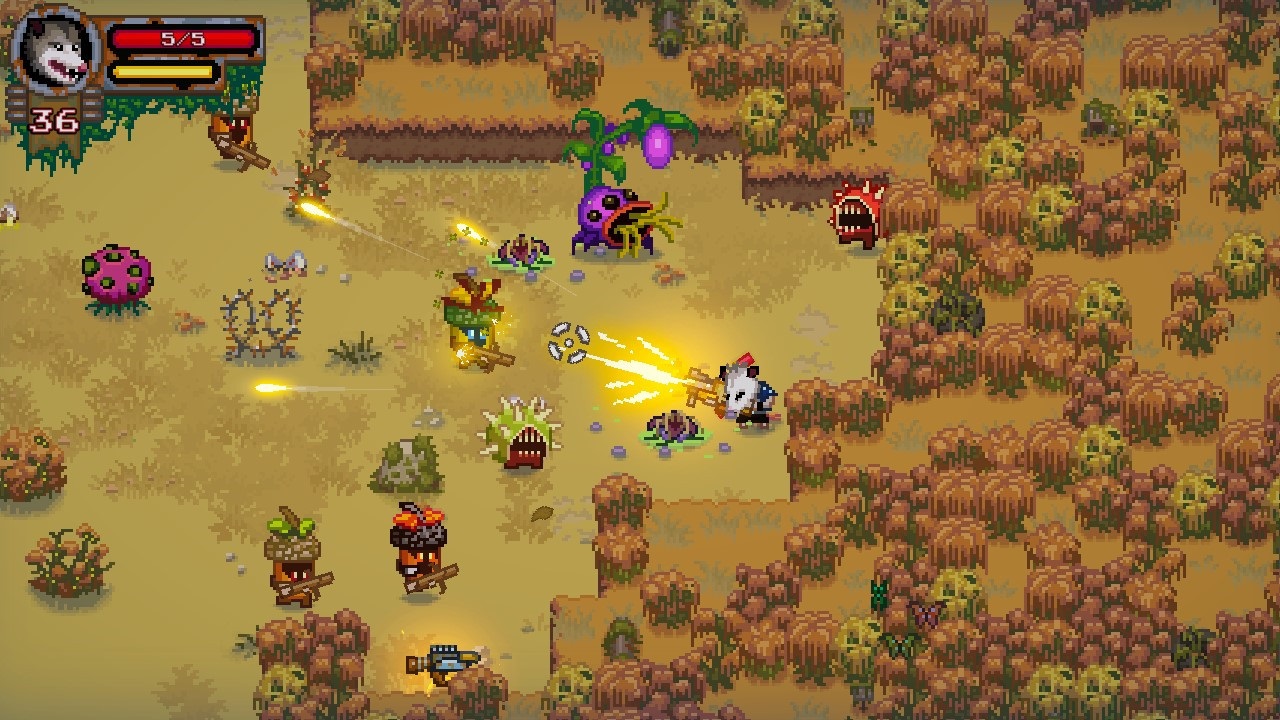The height and width of the screenshot is (720, 1280).
Task: Click the acorn enemy with lava cap
Action: (420, 545)
